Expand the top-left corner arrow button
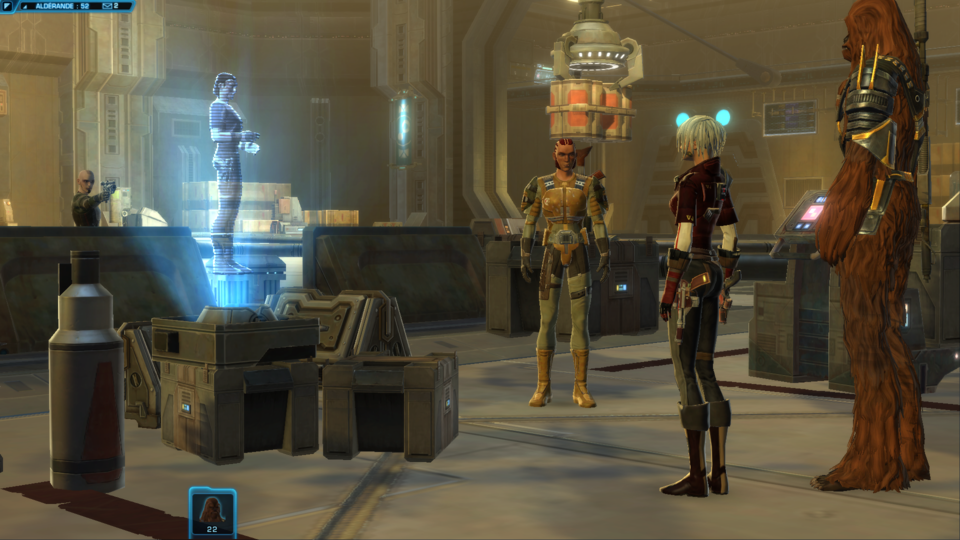Viewport: 960px width, 540px height. (6, 6)
